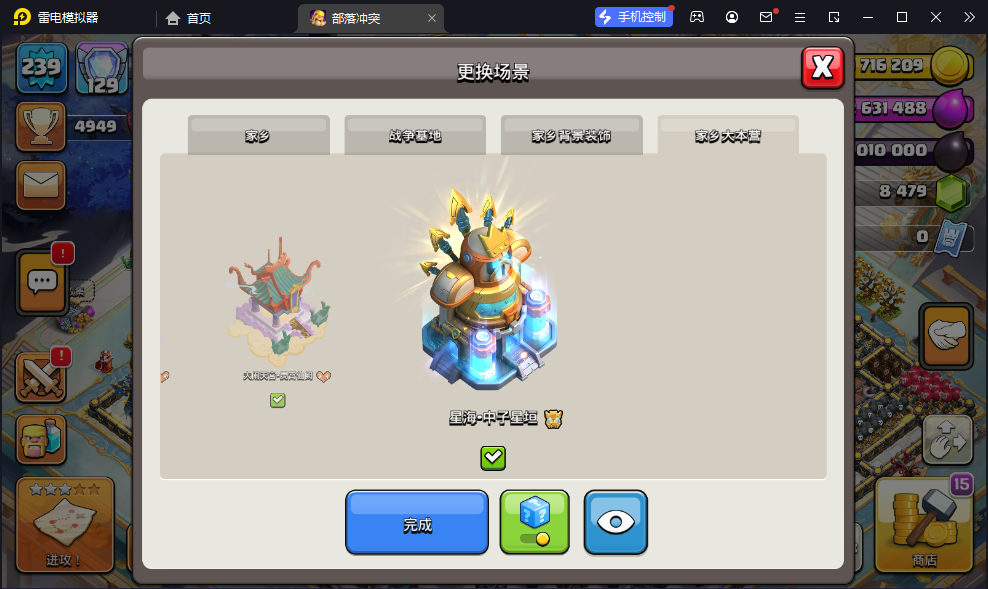Preview the skin with the eye button

615,522
